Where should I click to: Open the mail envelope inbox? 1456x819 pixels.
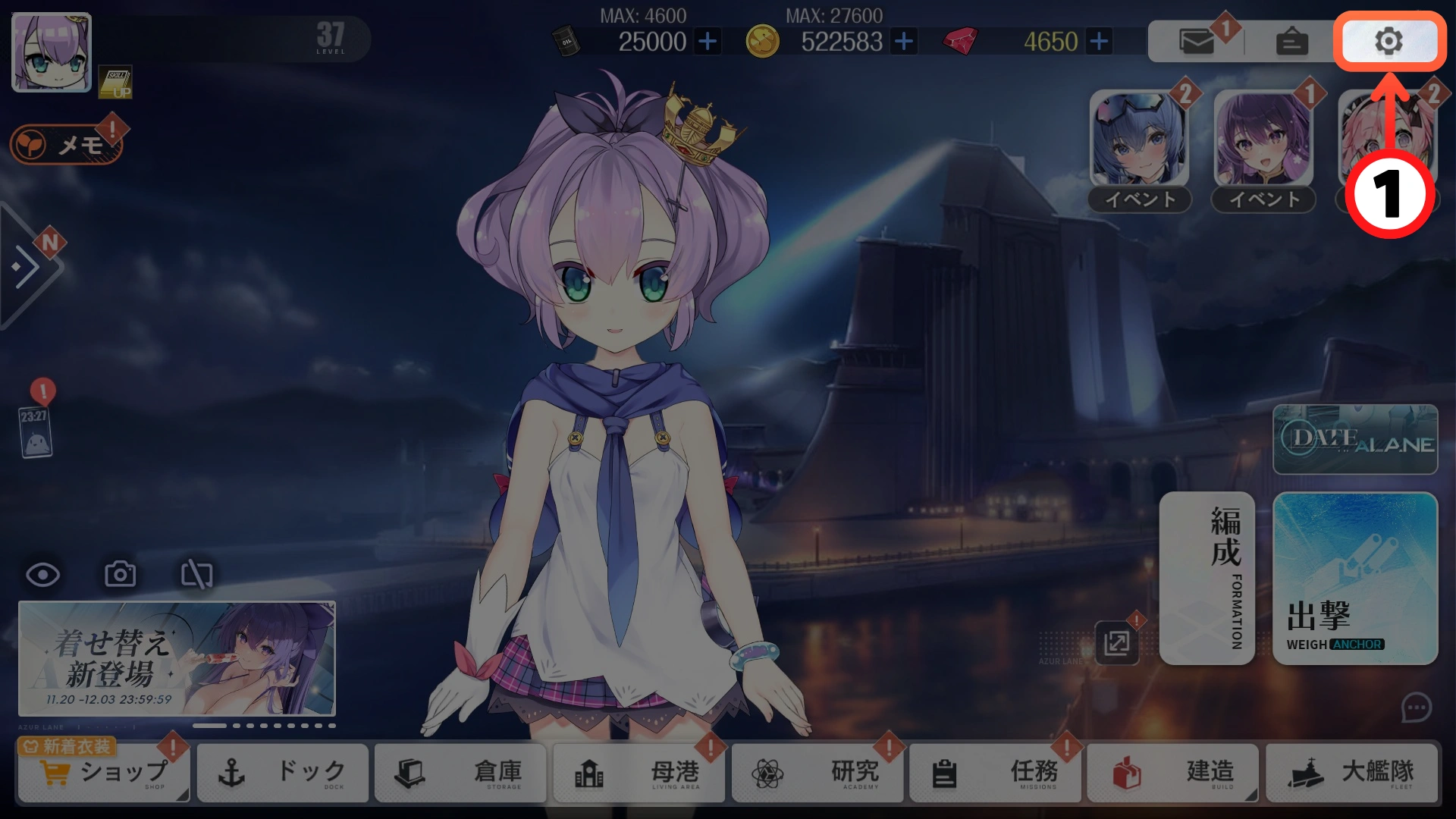(1197, 41)
